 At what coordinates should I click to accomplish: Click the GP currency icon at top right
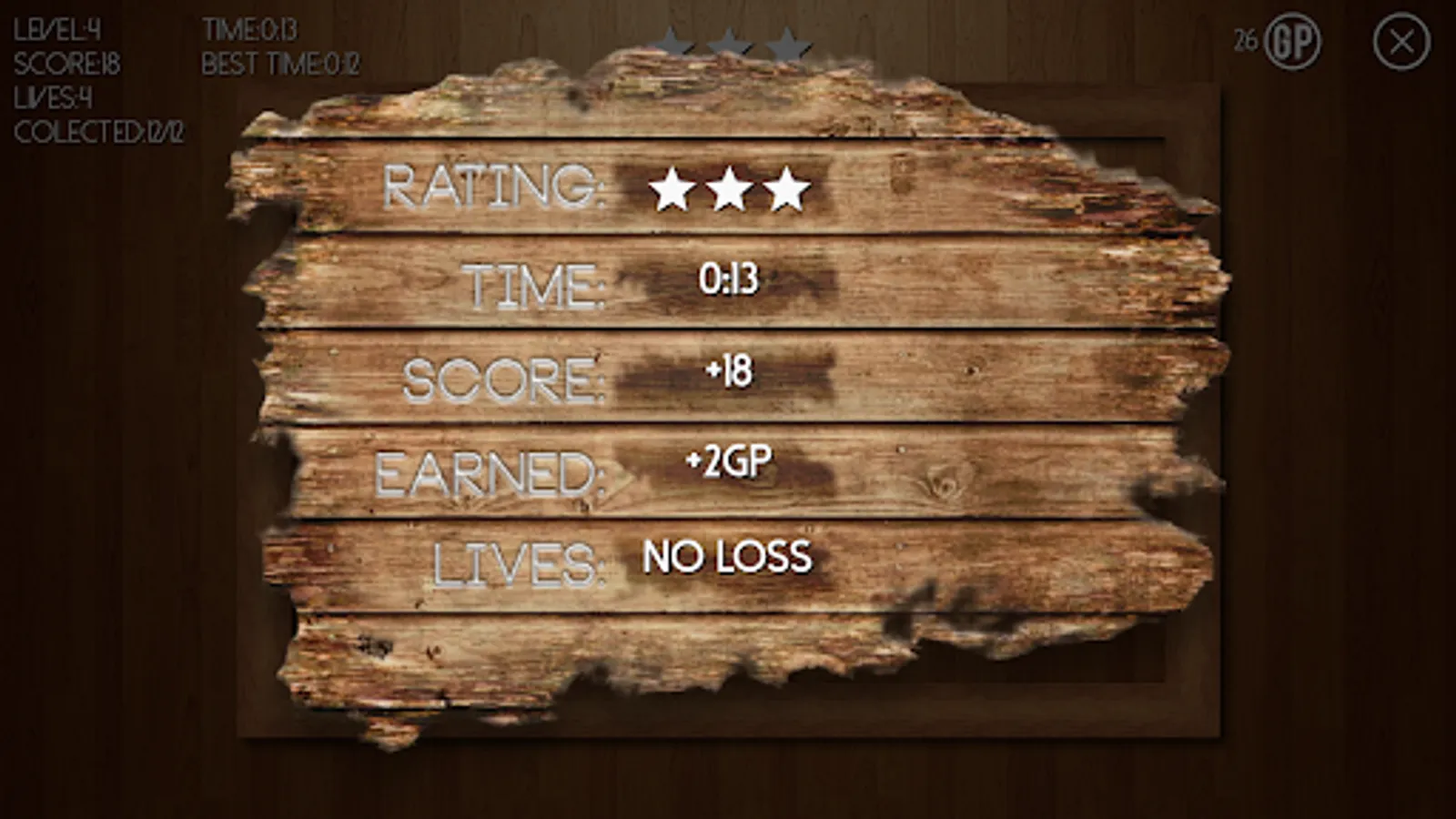click(x=1296, y=40)
